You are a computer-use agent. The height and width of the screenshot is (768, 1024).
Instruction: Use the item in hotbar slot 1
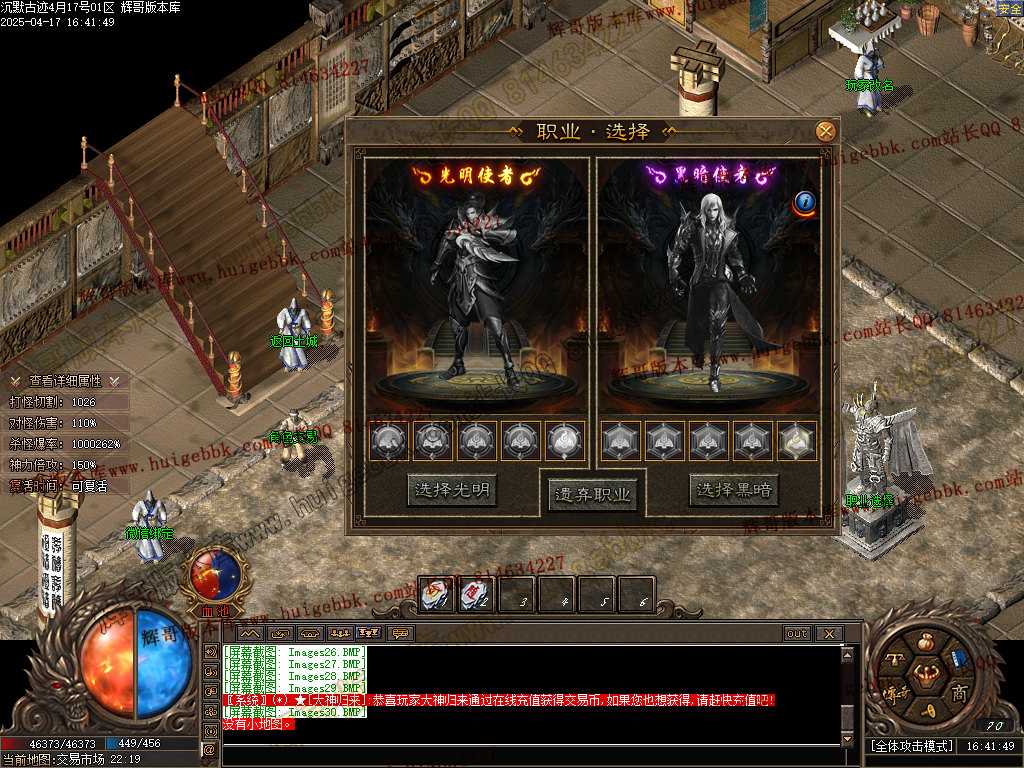pos(436,595)
